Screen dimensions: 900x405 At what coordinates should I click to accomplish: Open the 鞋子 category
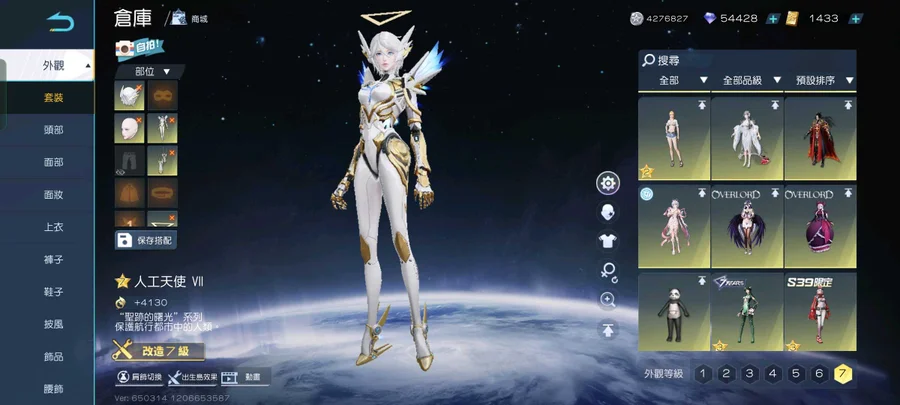[53, 292]
